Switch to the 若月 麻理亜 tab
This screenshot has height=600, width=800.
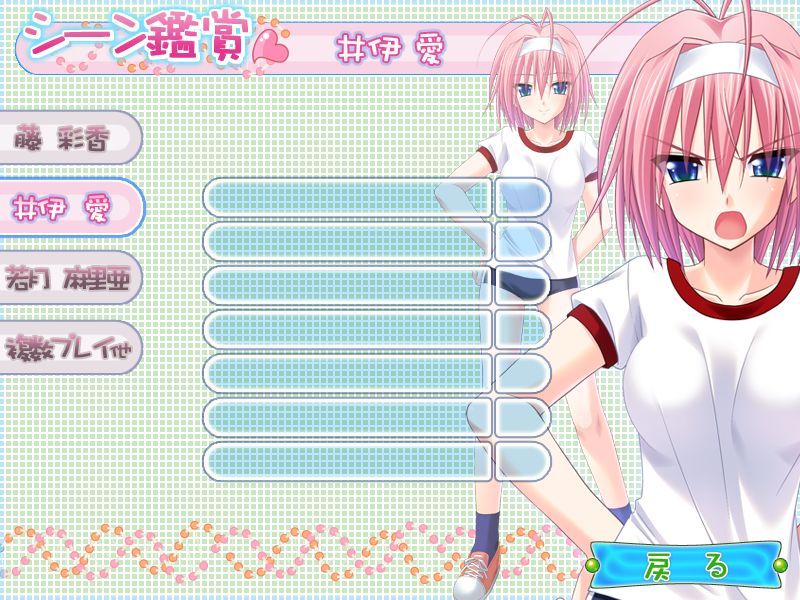click(x=68, y=277)
